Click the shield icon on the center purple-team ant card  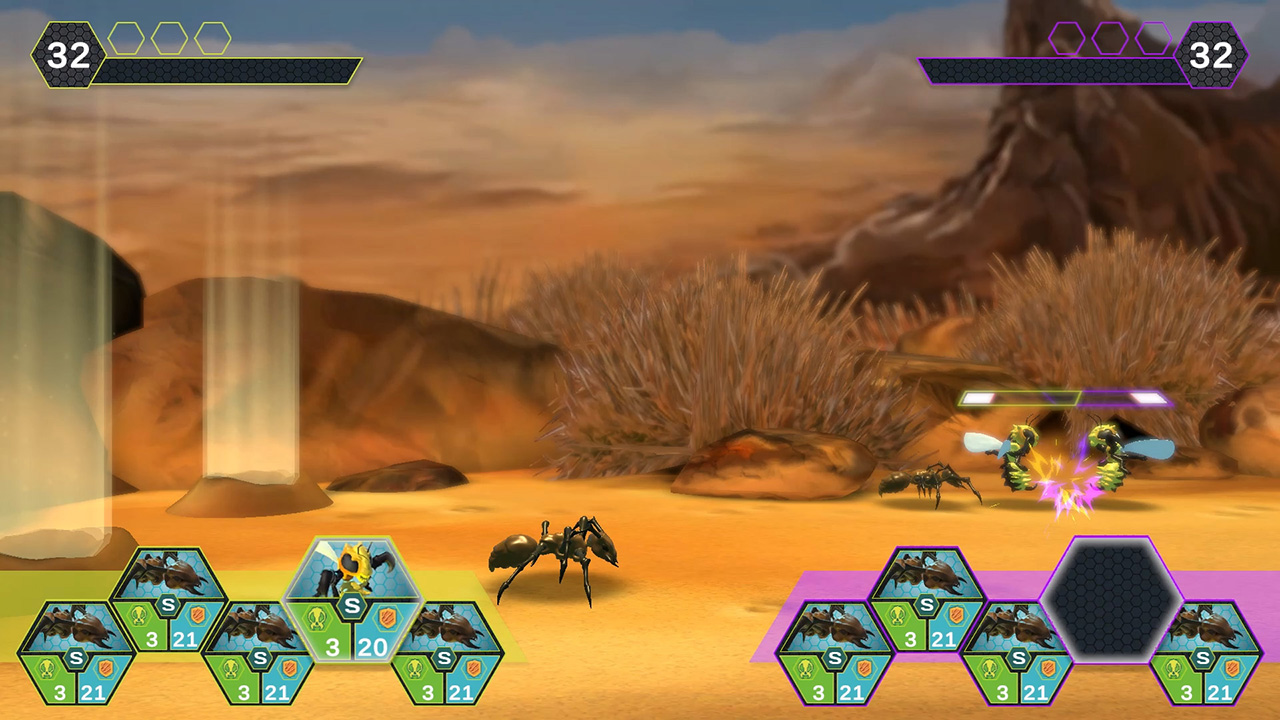(1047, 668)
